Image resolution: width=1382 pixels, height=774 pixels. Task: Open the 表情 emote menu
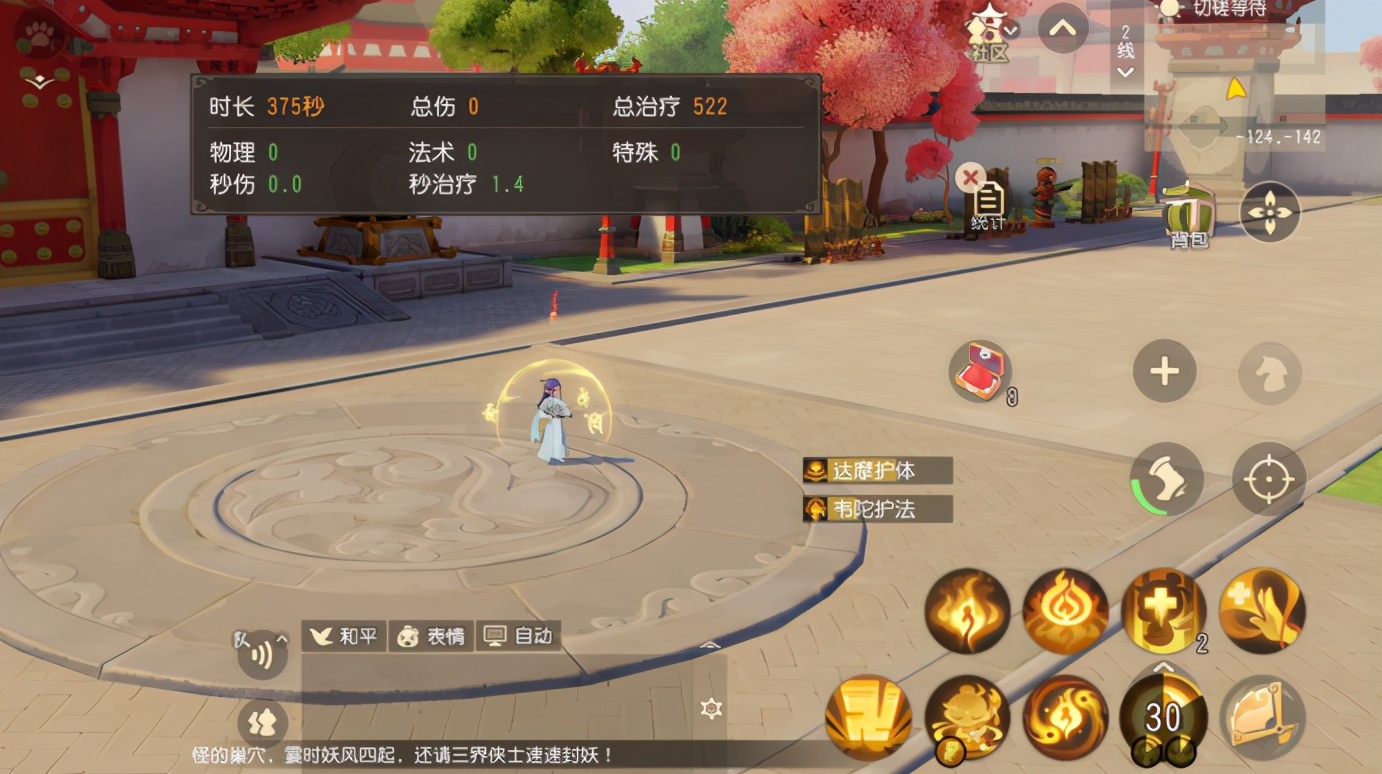[x=432, y=636]
